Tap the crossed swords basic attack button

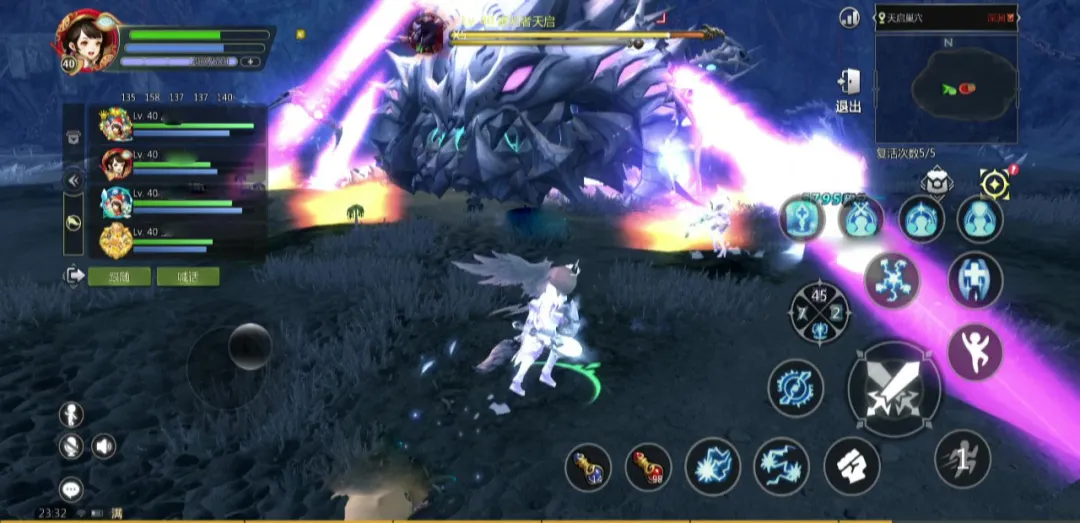coord(893,388)
